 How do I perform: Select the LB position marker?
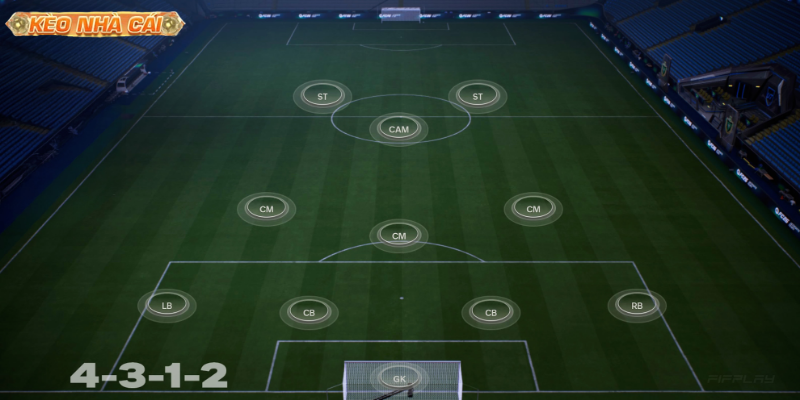(x=167, y=305)
